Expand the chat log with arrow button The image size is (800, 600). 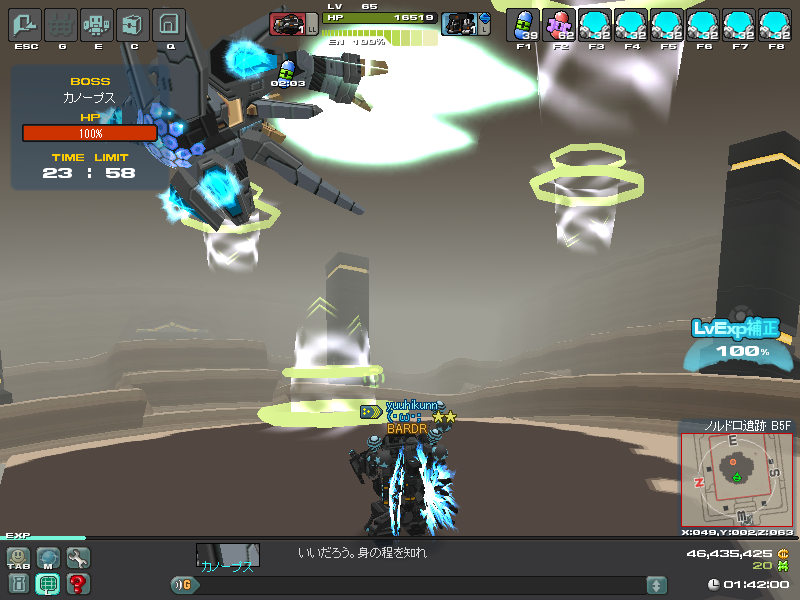click(657, 585)
